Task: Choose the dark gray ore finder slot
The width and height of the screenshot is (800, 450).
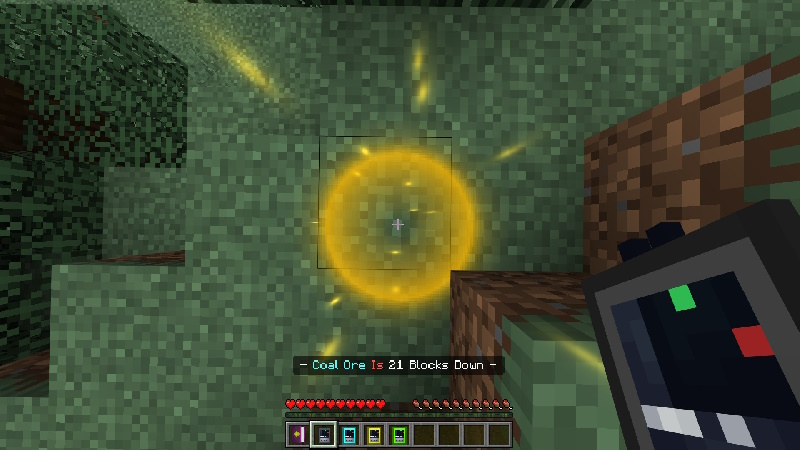Action: pyautogui.click(x=322, y=434)
